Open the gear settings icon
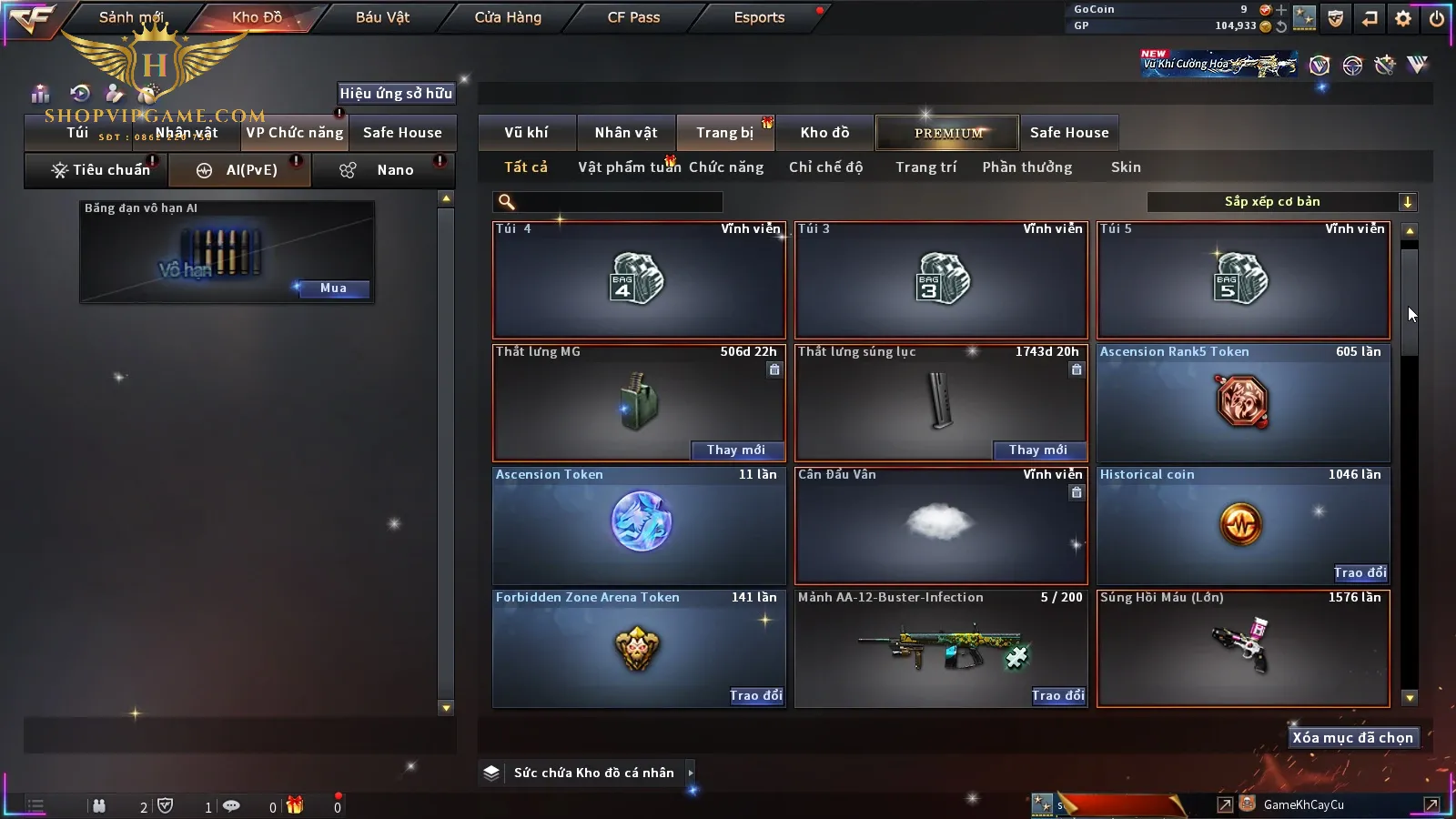This screenshot has height=819, width=1456. 1403,18
